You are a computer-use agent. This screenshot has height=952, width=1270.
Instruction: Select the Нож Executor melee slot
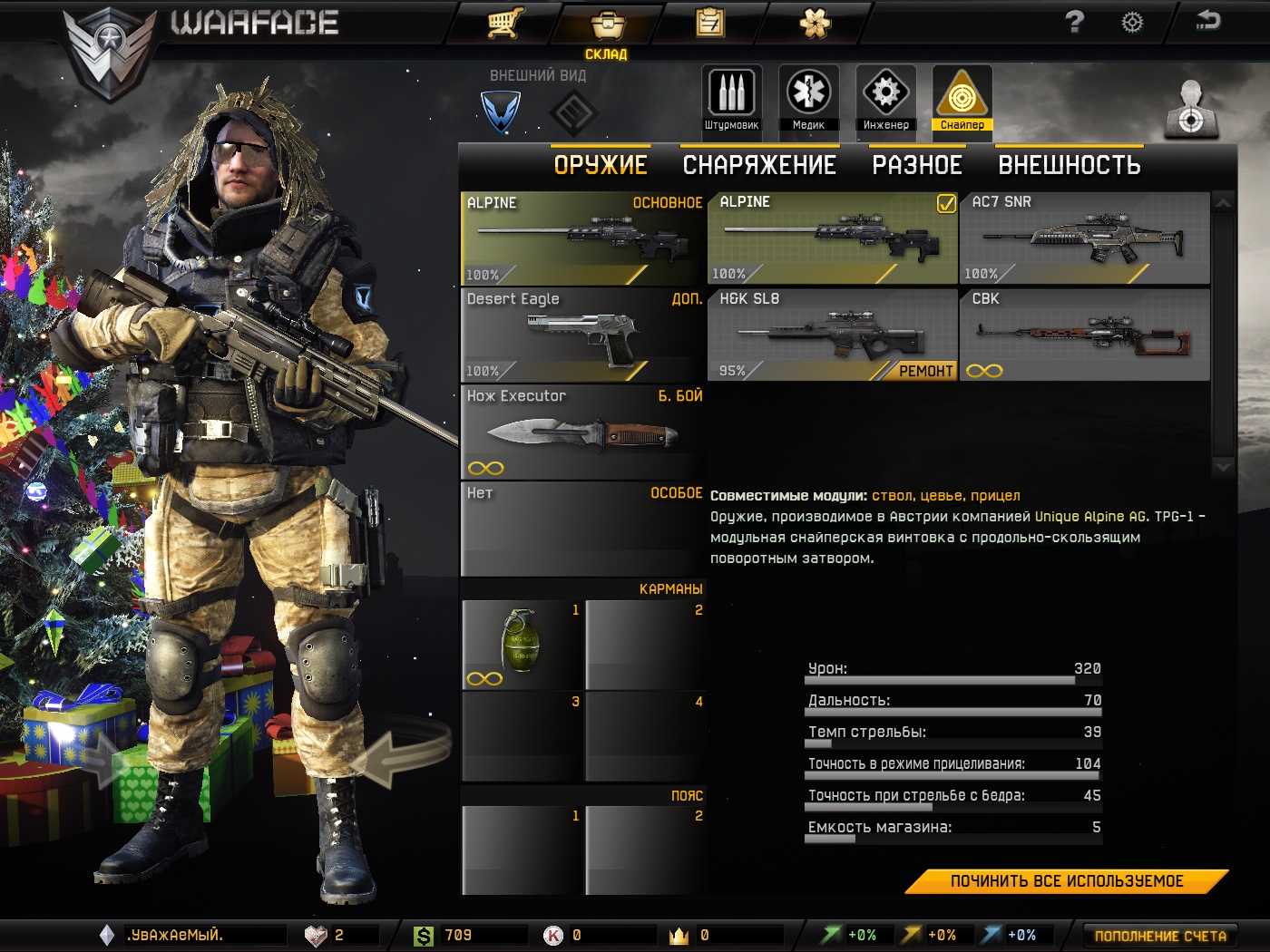click(582, 432)
